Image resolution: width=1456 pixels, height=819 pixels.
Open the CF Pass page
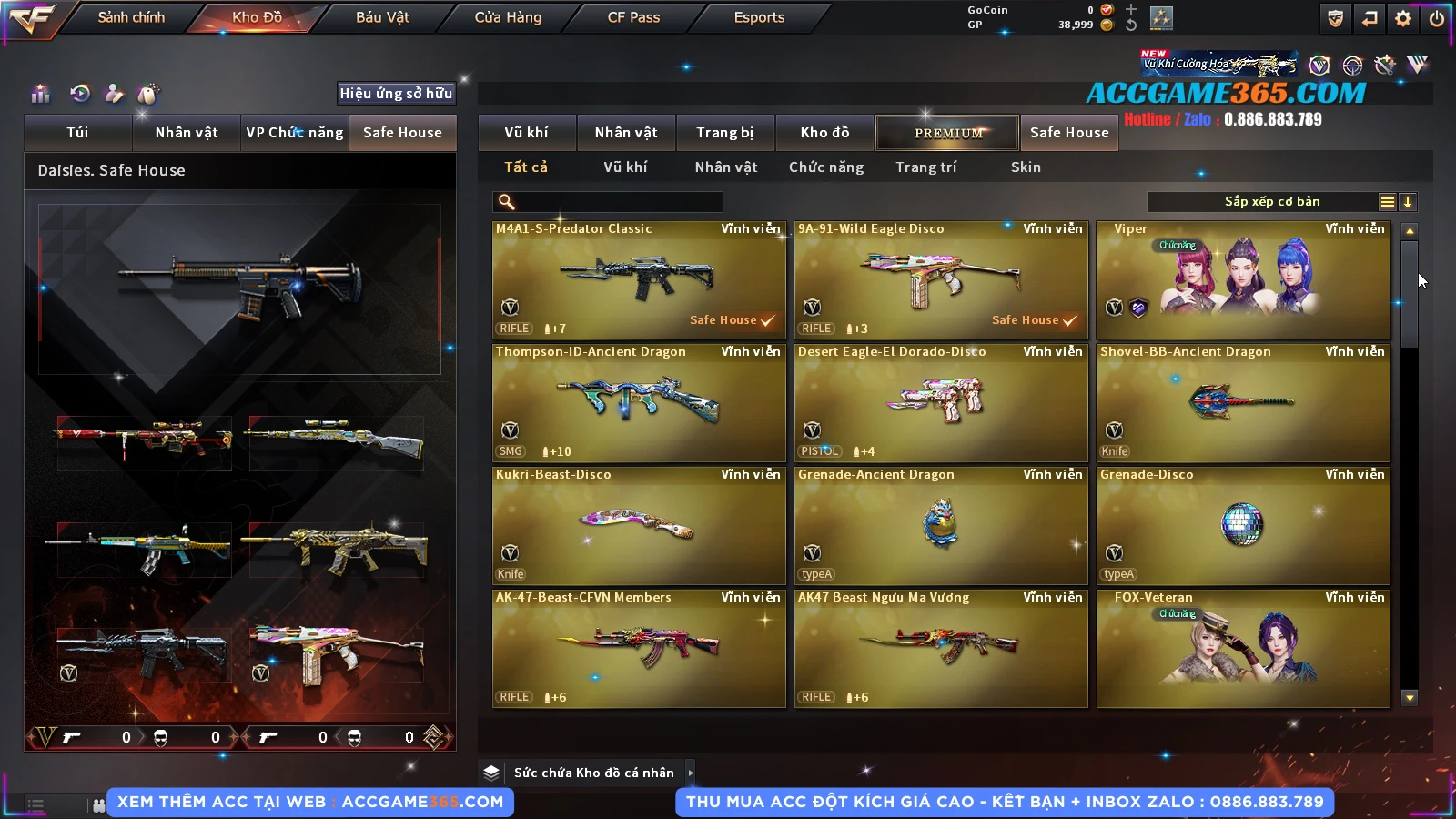click(x=633, y=17)
